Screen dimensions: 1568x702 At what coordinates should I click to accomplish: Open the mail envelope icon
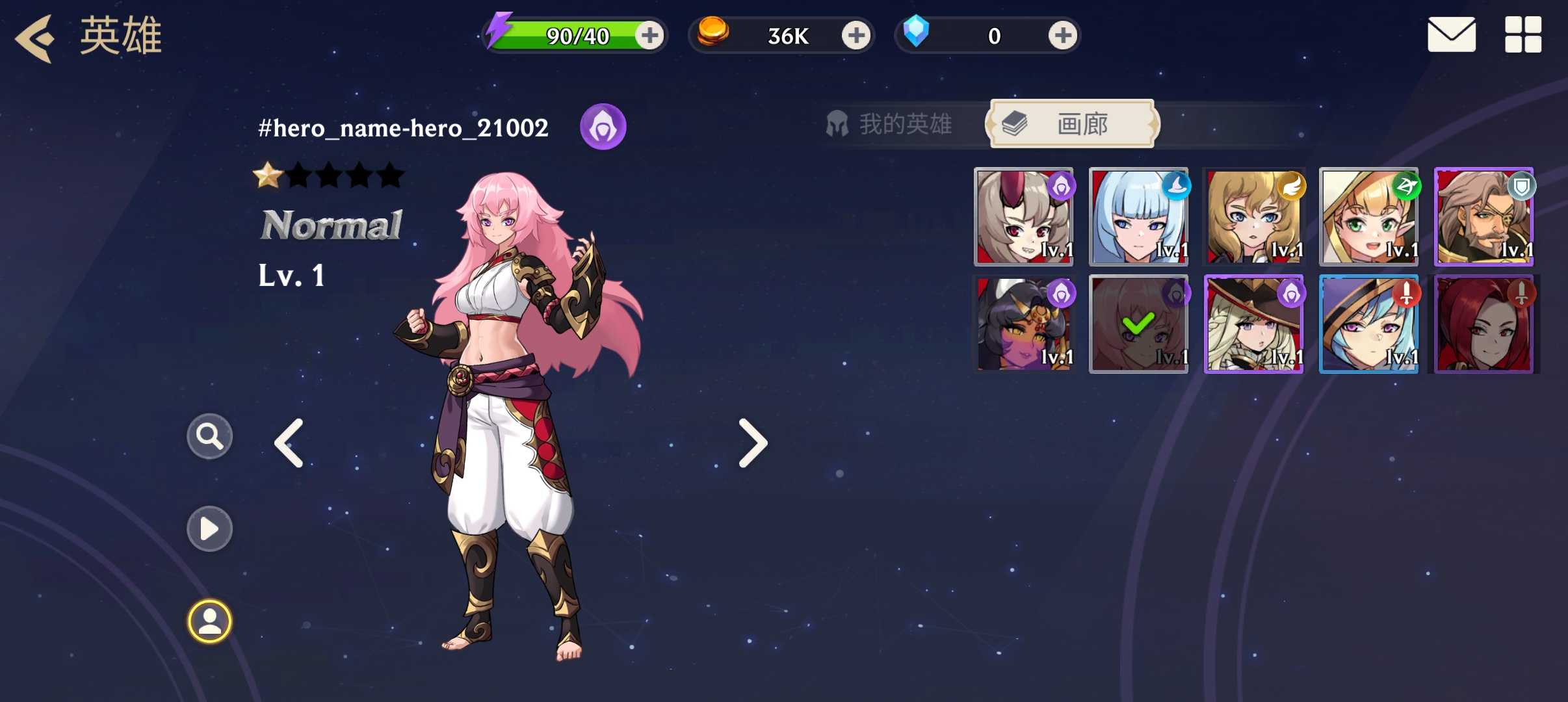pyautogui.click(x=1451, y=35)
